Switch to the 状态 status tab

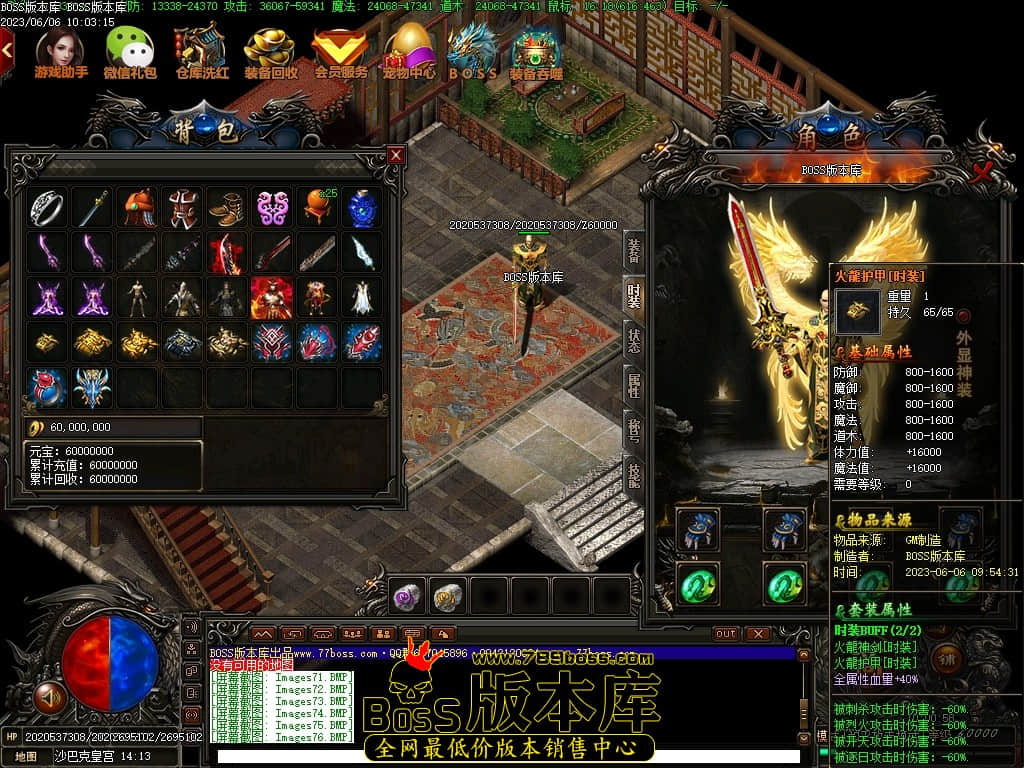click(633, 339)
